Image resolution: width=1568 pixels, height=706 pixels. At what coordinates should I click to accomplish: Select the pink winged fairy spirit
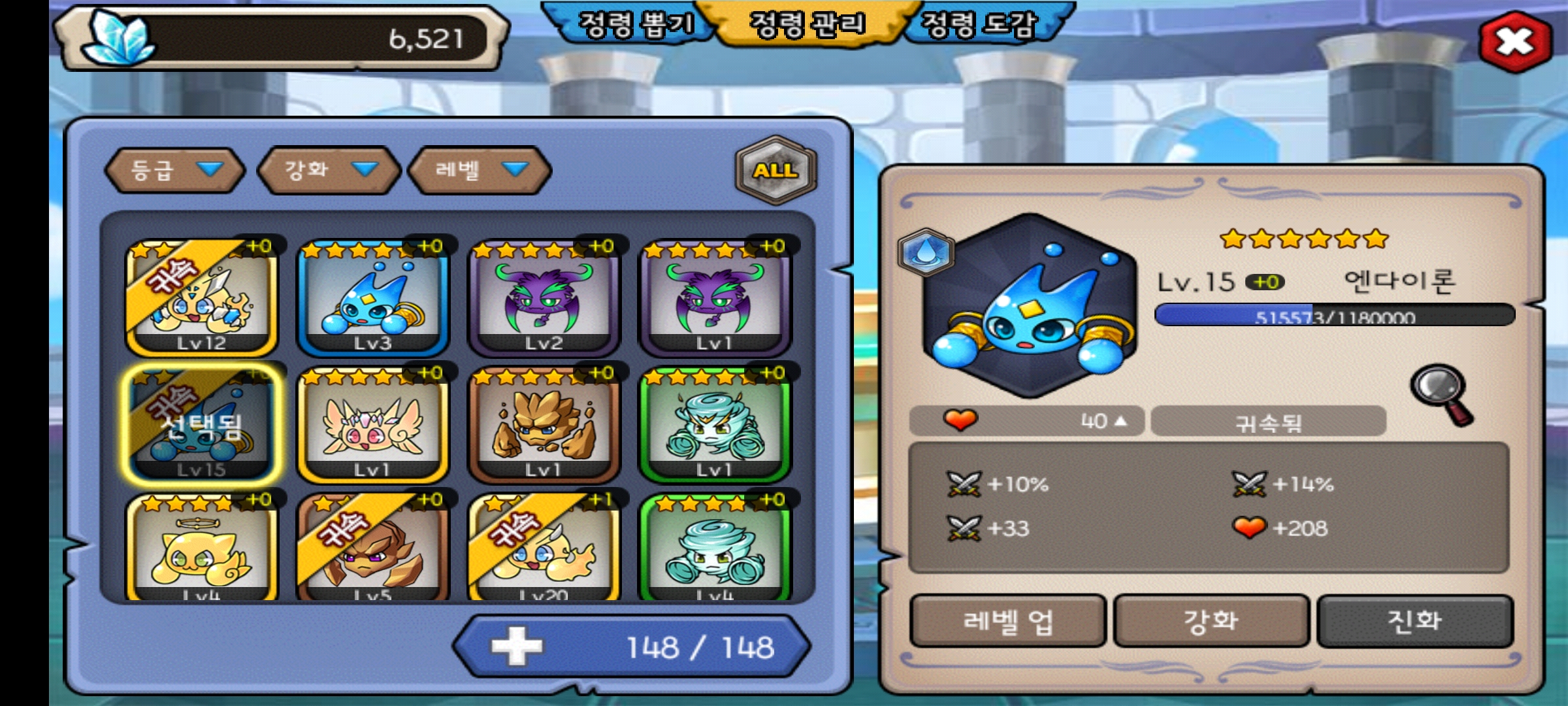tap(372, 425)
